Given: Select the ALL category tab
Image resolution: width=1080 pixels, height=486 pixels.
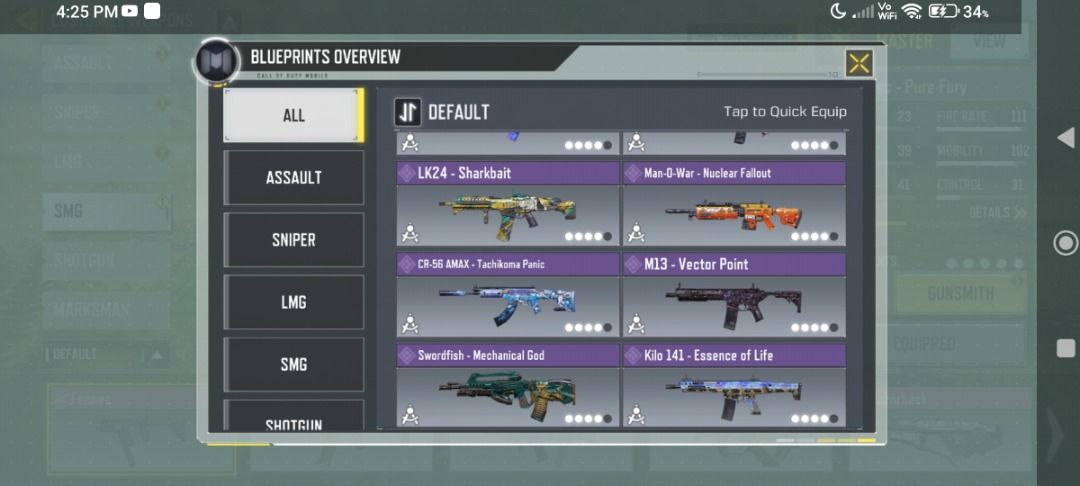Looking at the screenshot, I should click(292, 115).
